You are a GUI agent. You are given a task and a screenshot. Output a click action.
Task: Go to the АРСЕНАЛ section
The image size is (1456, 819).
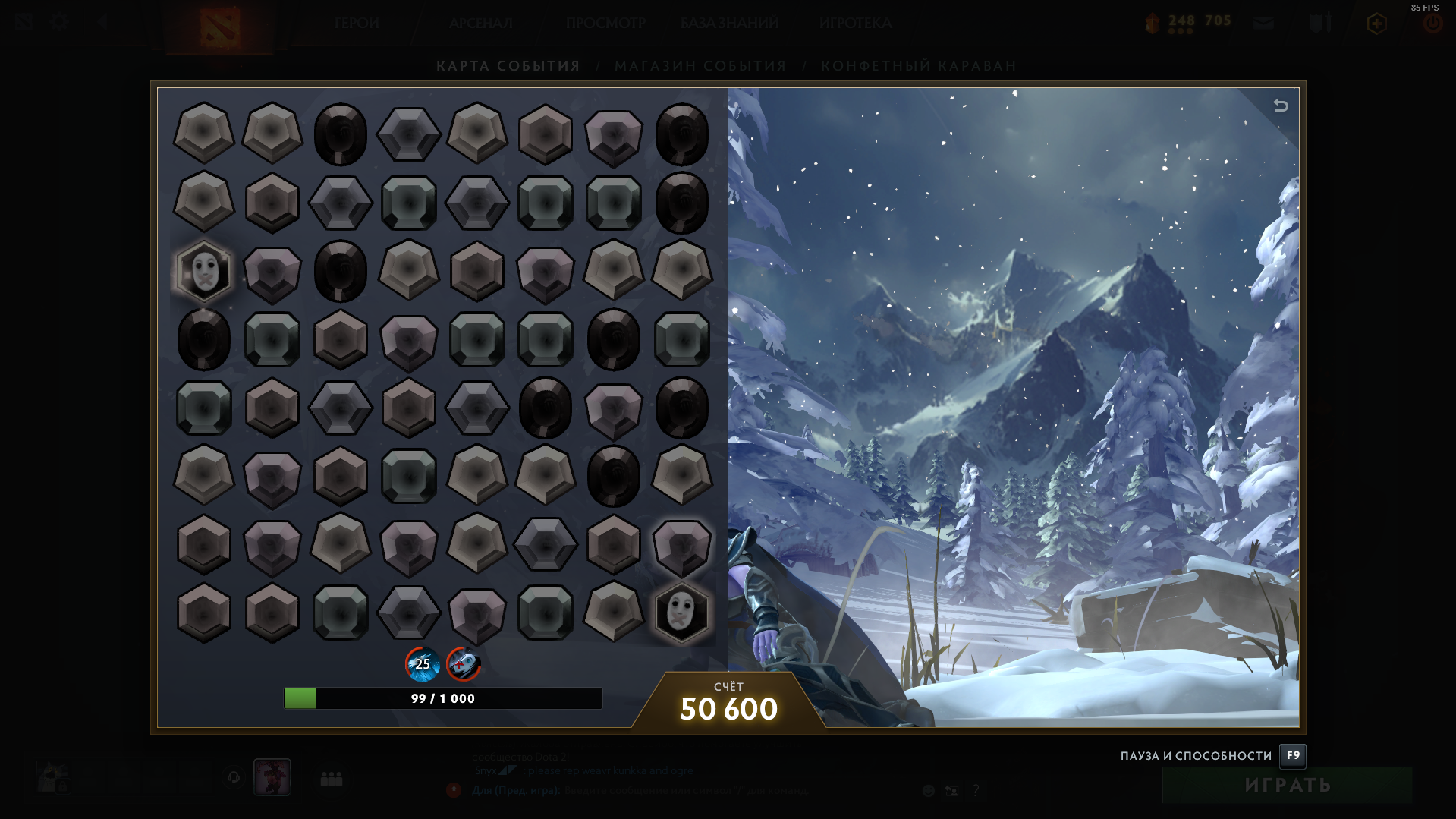coord(480,24)
